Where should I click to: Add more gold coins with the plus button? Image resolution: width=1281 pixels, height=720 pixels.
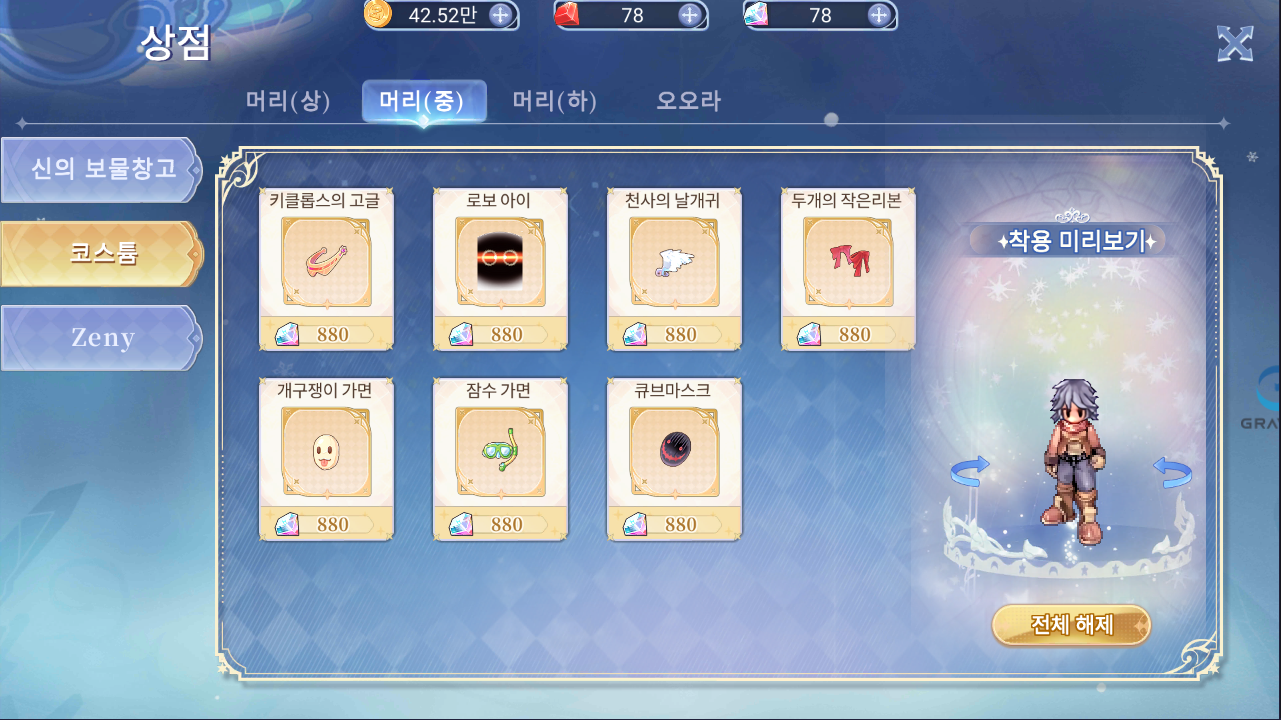[x=500, y=14]
